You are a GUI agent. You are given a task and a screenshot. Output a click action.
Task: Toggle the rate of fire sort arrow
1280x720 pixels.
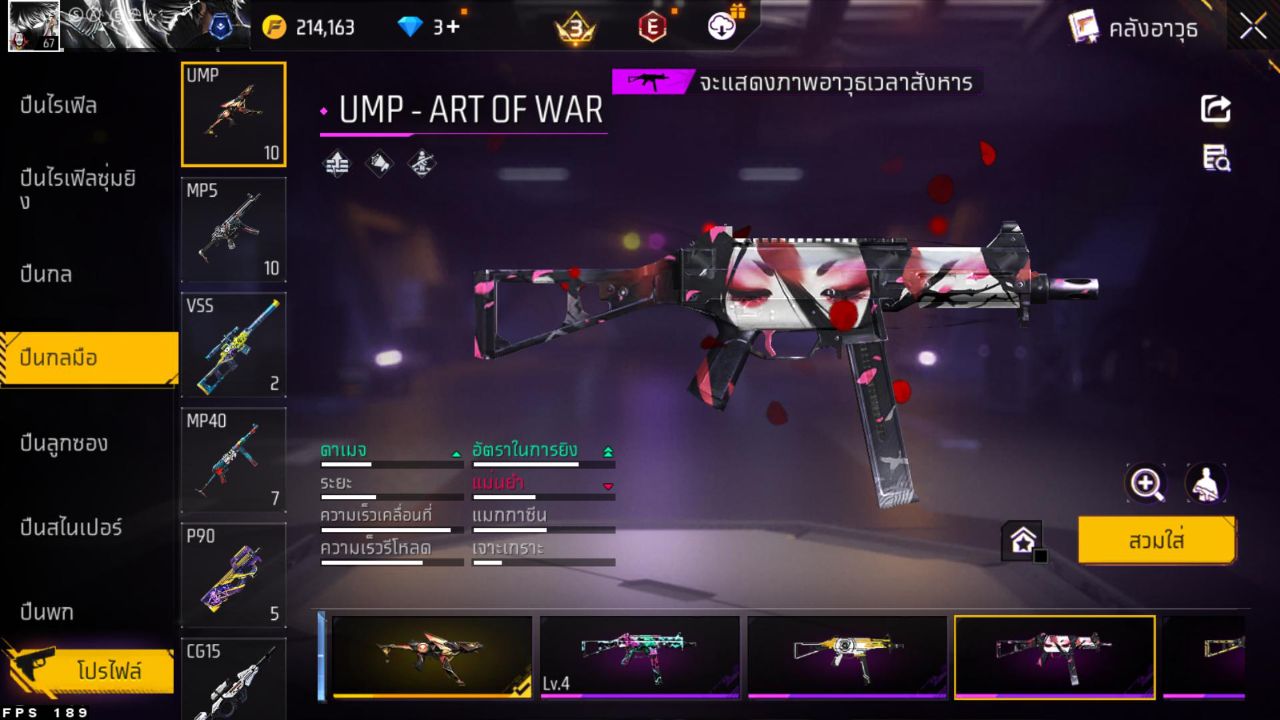tap(607, 451)
